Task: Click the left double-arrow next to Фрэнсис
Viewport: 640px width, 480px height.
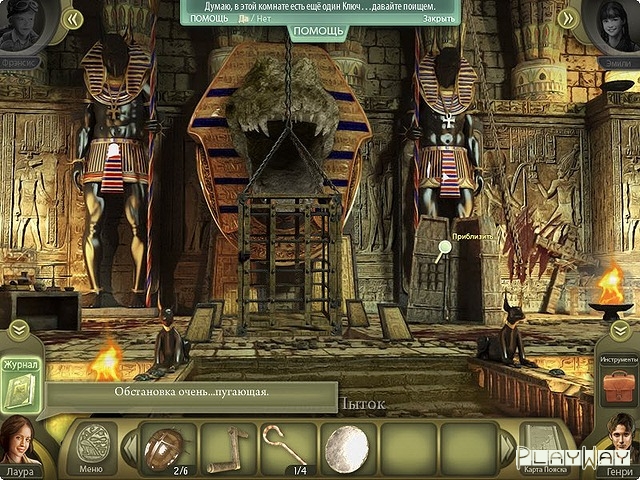Action: [71, 18]
